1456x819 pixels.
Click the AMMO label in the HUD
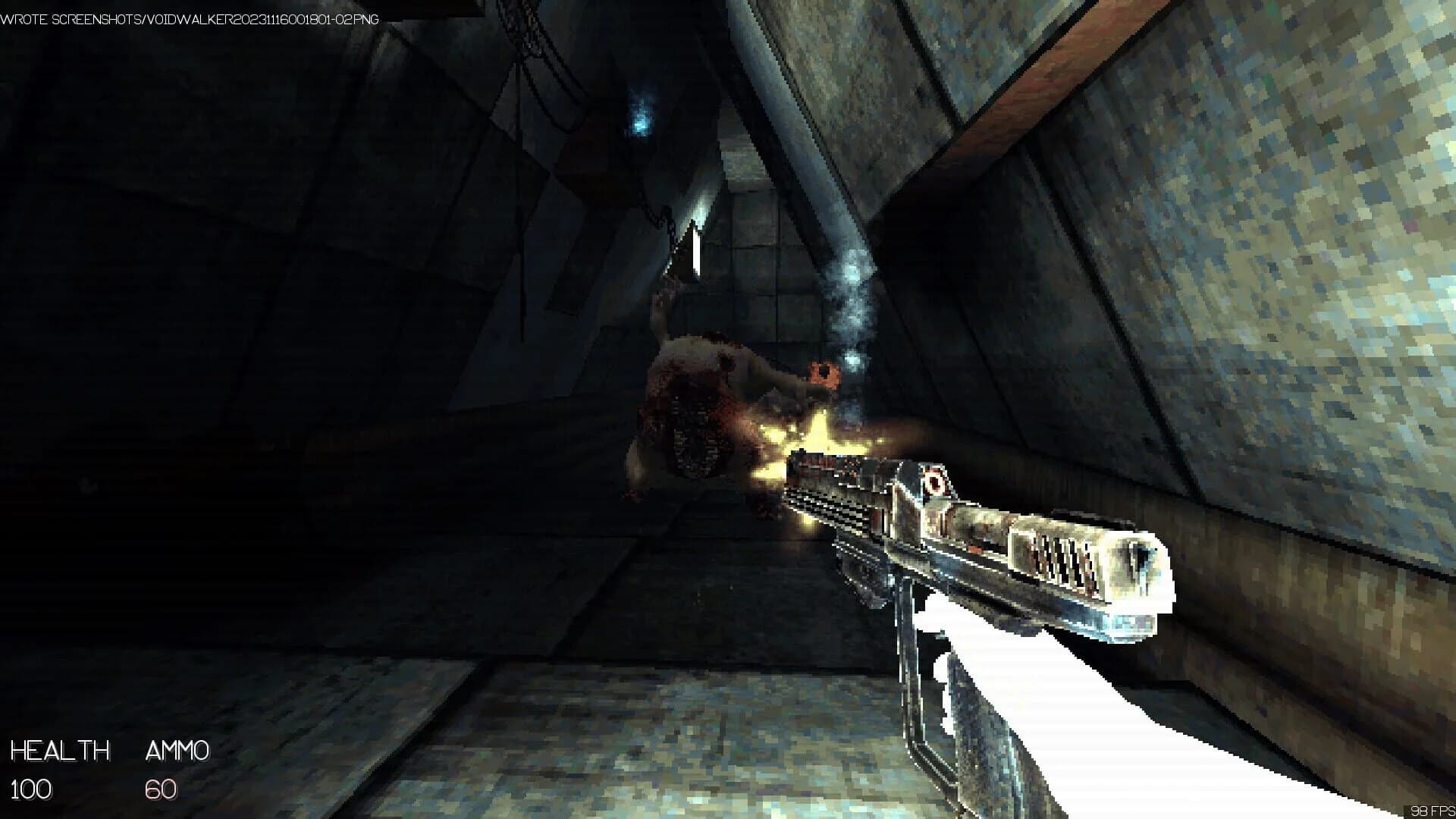pos(176,752)
